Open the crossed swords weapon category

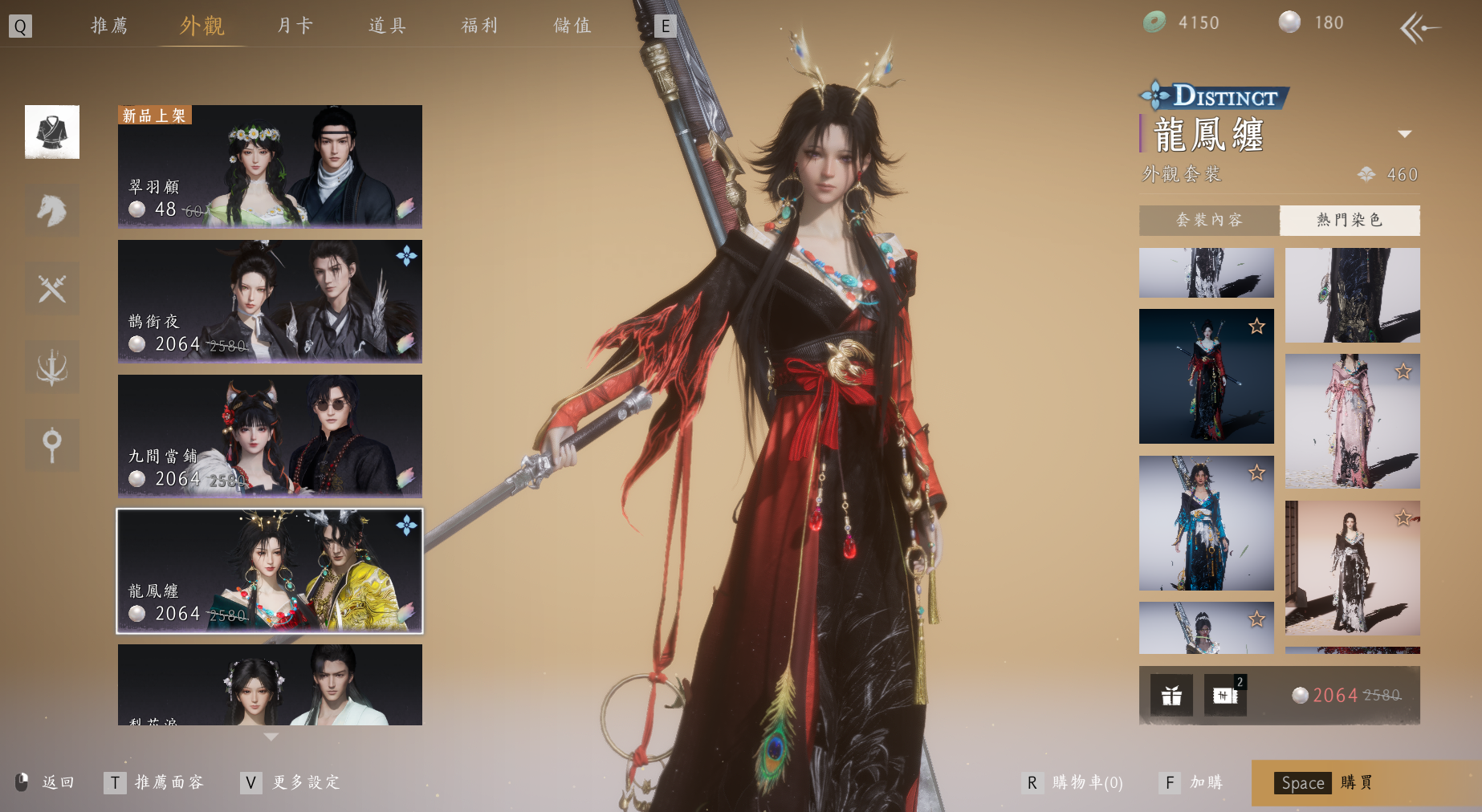coord(52,288)
